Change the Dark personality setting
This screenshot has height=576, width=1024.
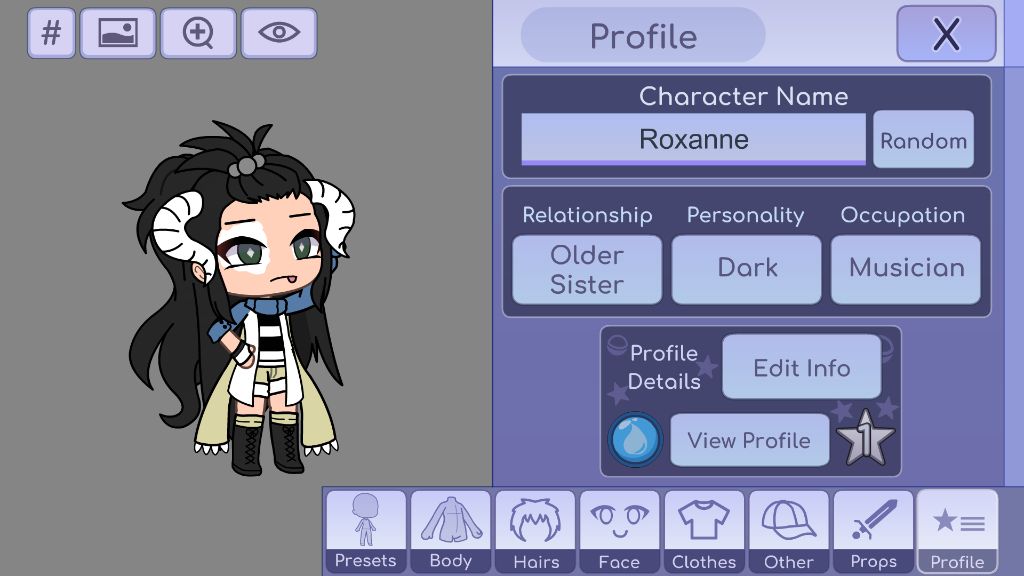[746, 269]
